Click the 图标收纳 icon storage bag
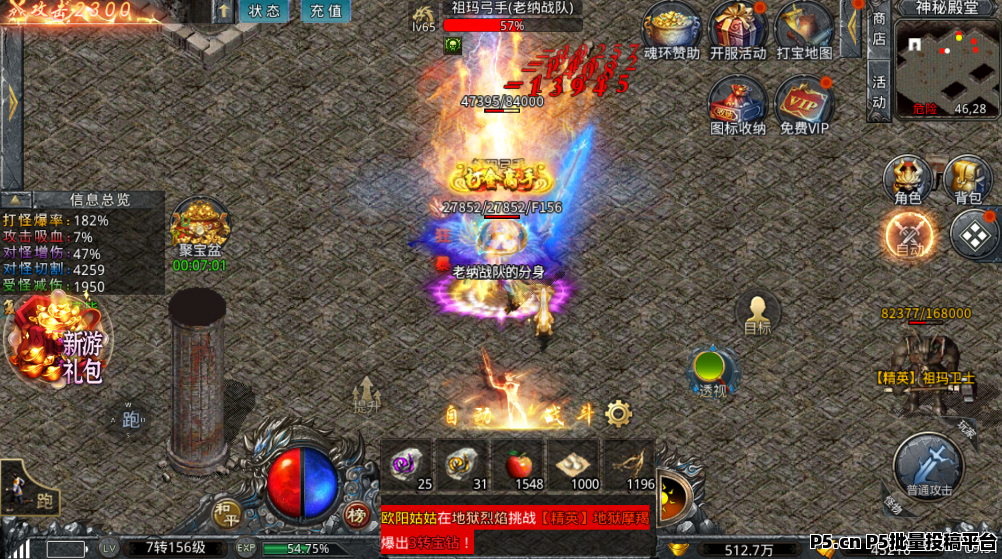 (x=738, y=101)
